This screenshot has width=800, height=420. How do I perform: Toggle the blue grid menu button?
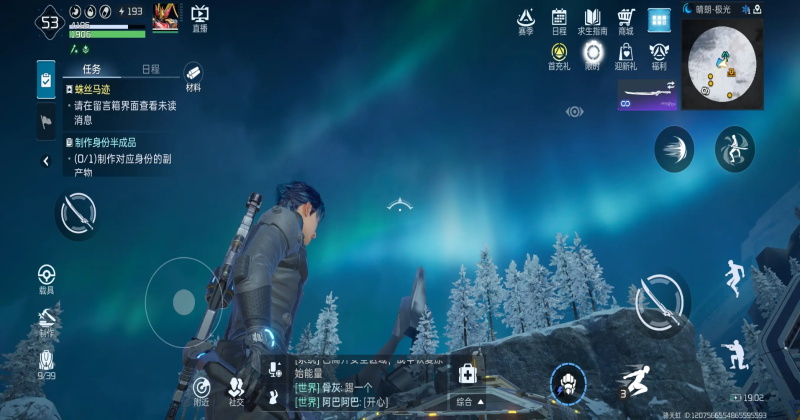pyautogui.click(x=658, y=20)
